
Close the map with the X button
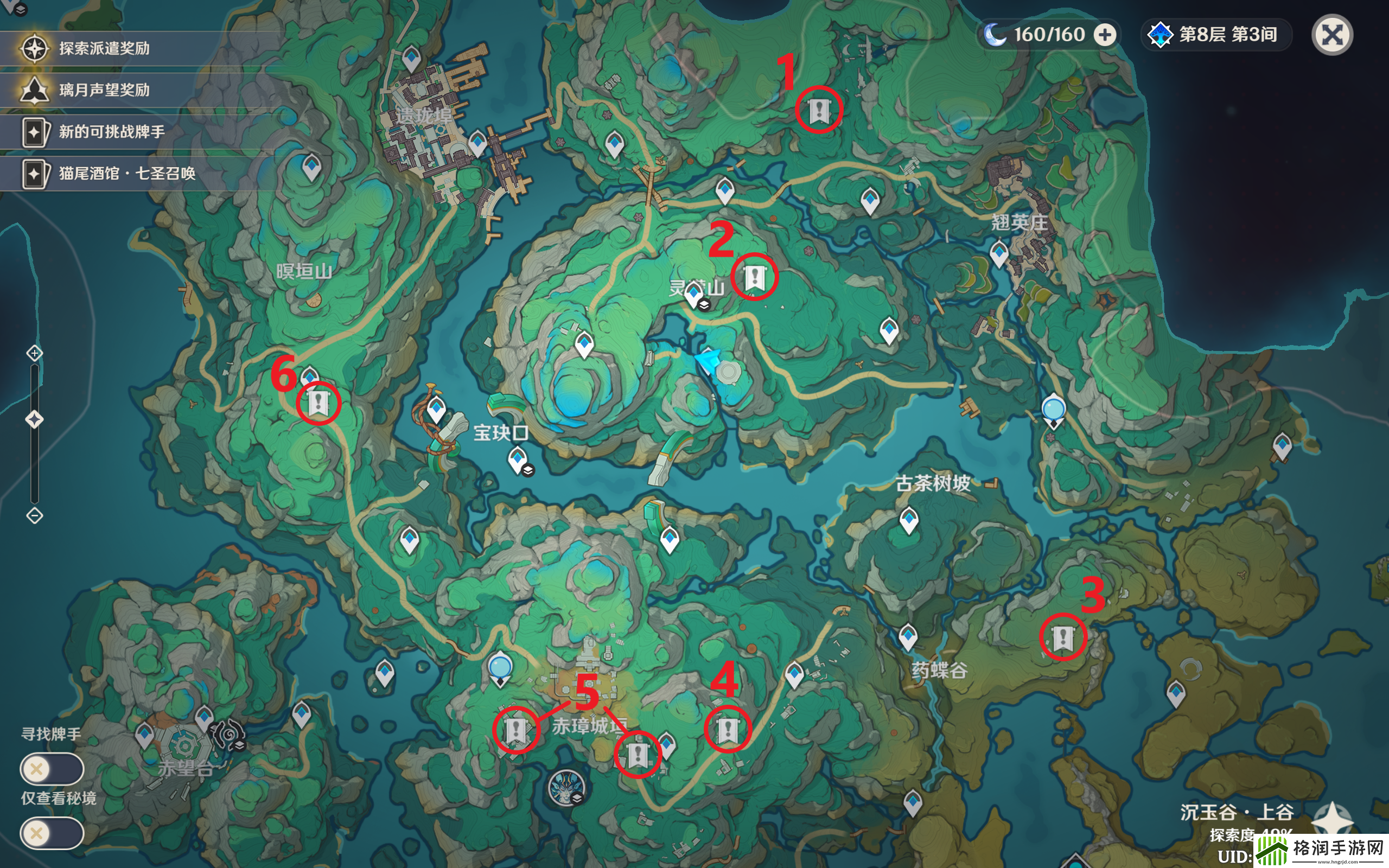1332,35
